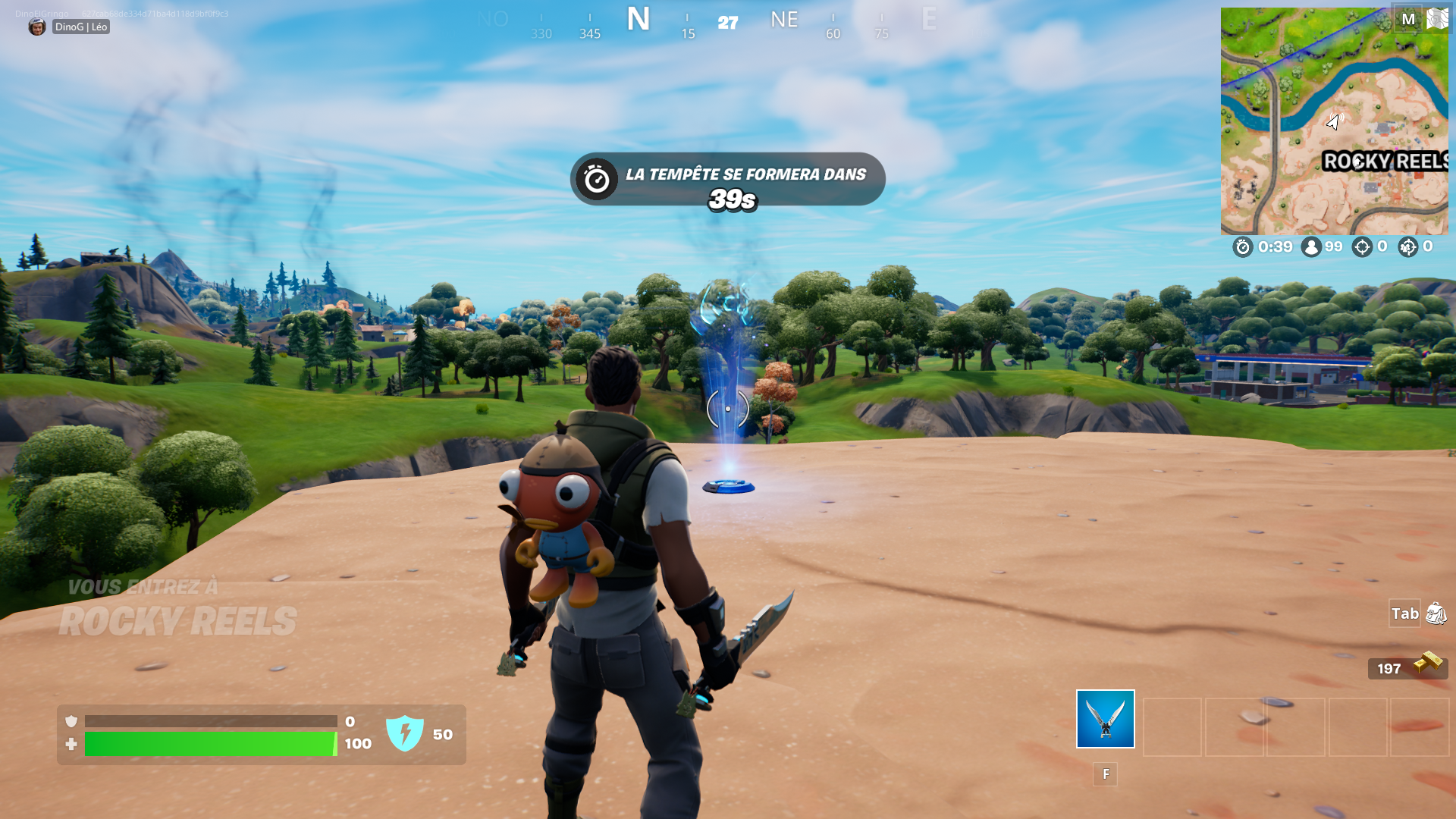Viewport: 1456px width, 819px height.
Task: Open inventory using the Tab label
Action: click(x=1404, y=614)
